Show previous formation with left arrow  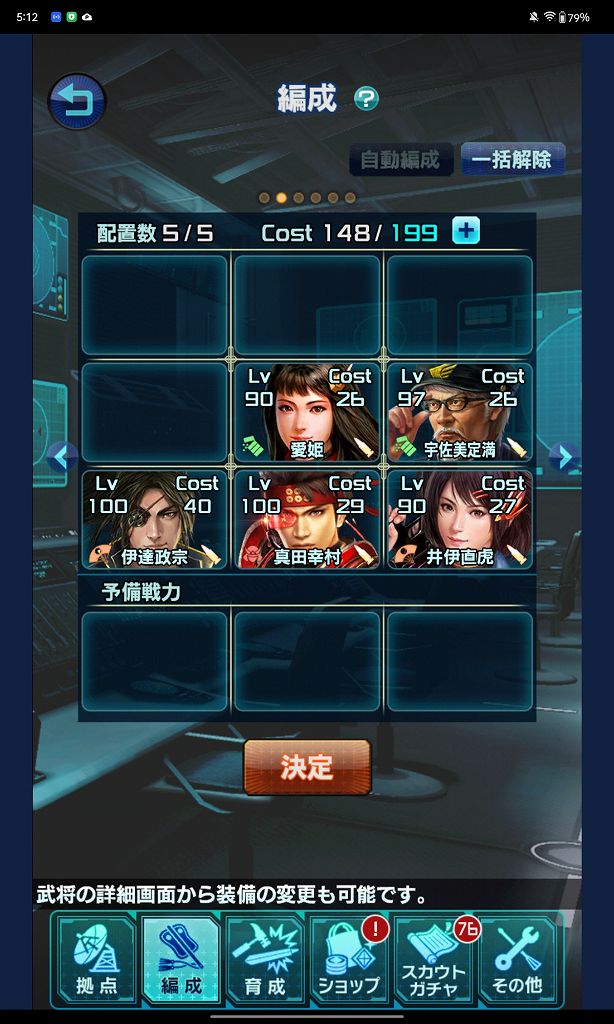coord(62,458)
